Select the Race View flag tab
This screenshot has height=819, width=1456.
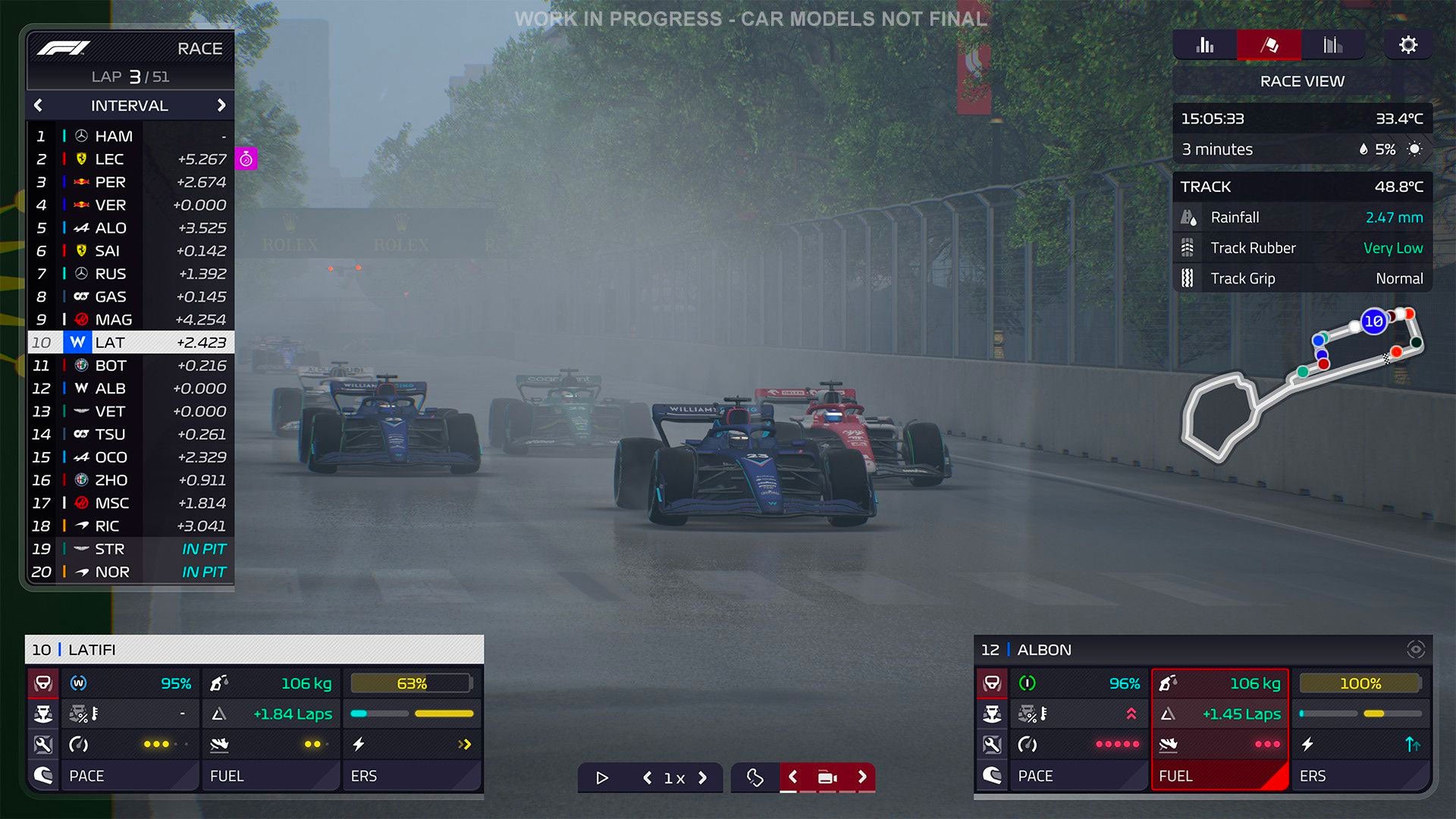tap(1269, 45)
